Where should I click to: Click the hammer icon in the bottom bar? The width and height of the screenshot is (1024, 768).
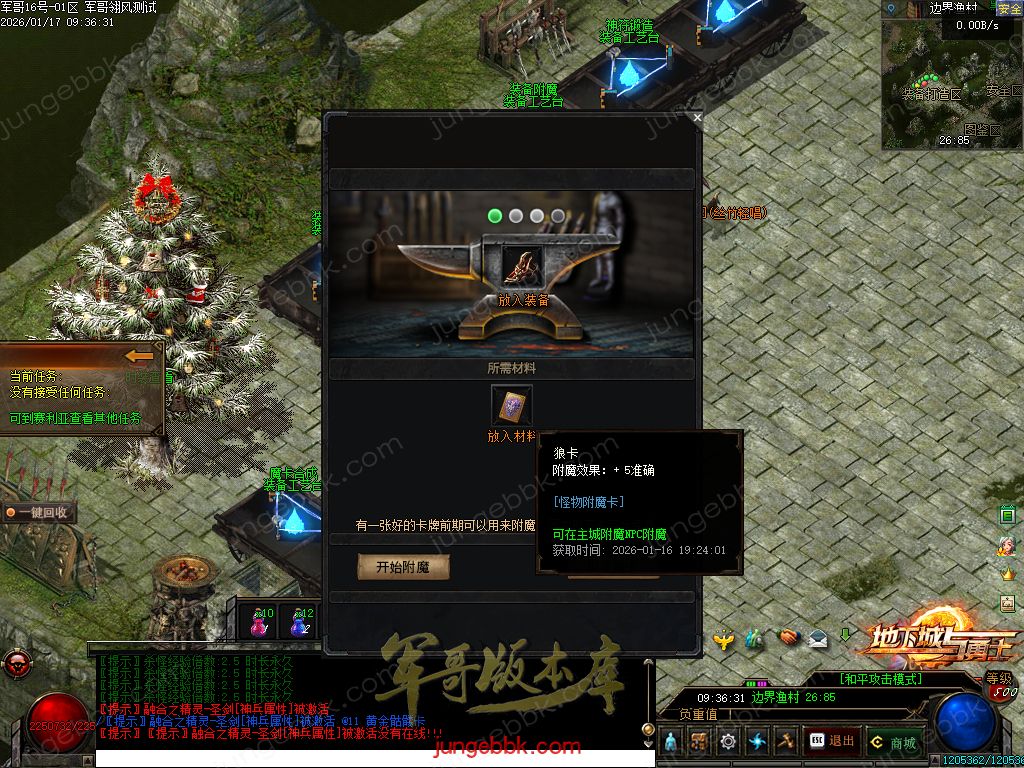785,742
